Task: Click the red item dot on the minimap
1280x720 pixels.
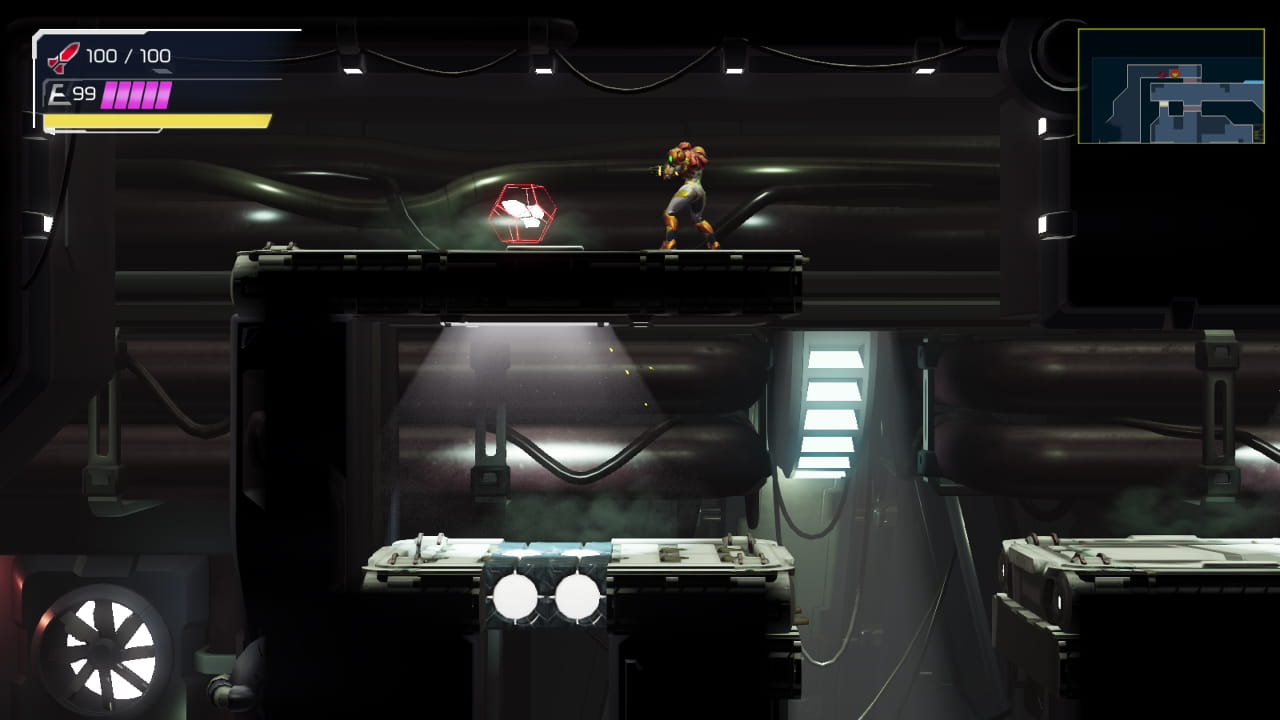Action: [1162, 74]
